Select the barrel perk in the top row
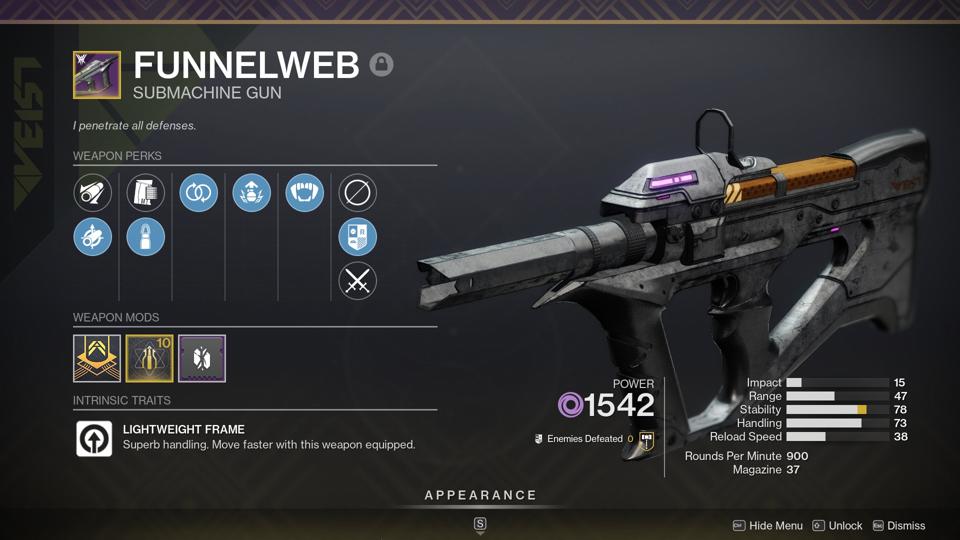 (x=93, y=193)
